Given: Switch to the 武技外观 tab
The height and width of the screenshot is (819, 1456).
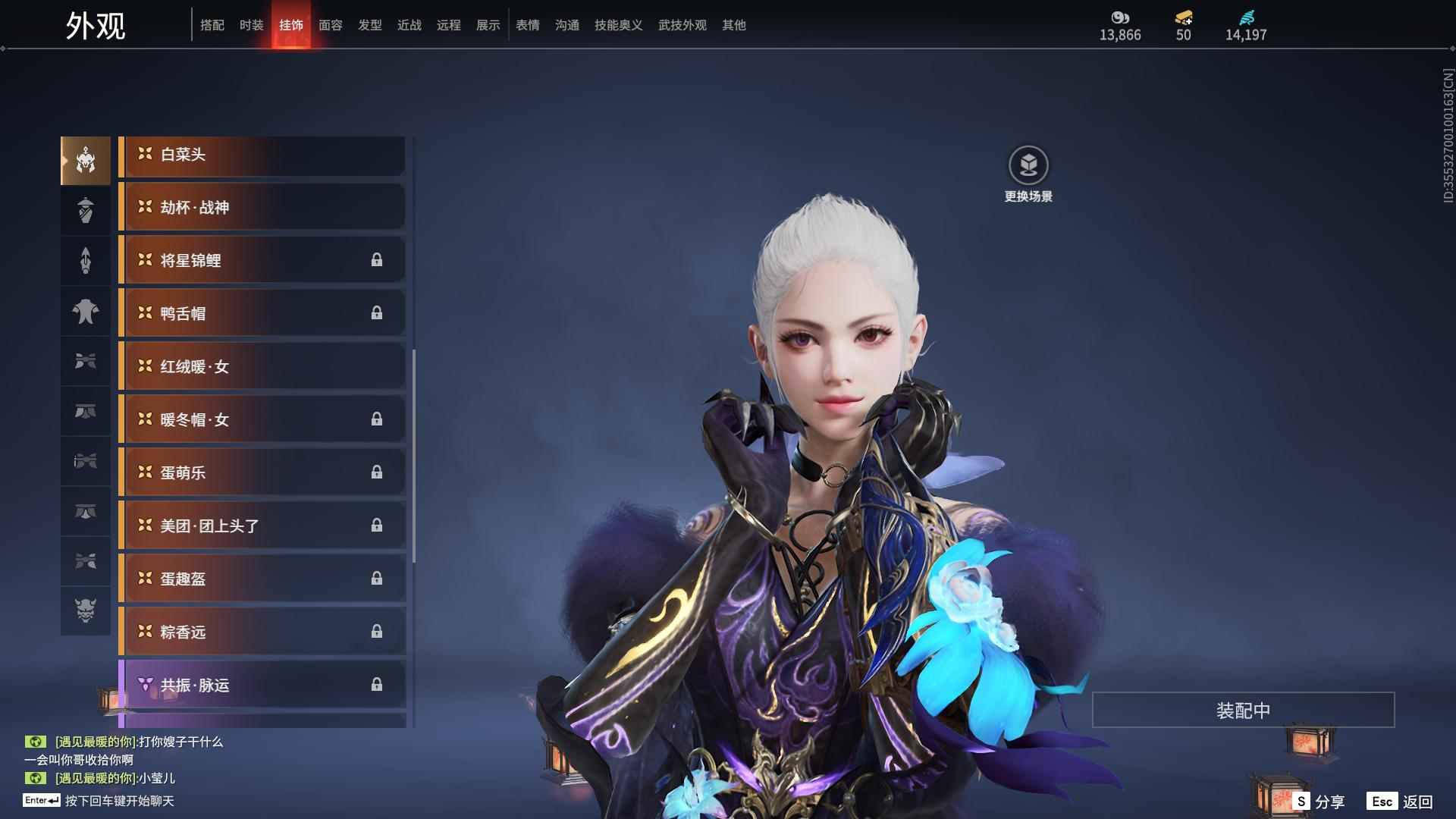Looking at the screenshot, I should [x=682, y=25].
